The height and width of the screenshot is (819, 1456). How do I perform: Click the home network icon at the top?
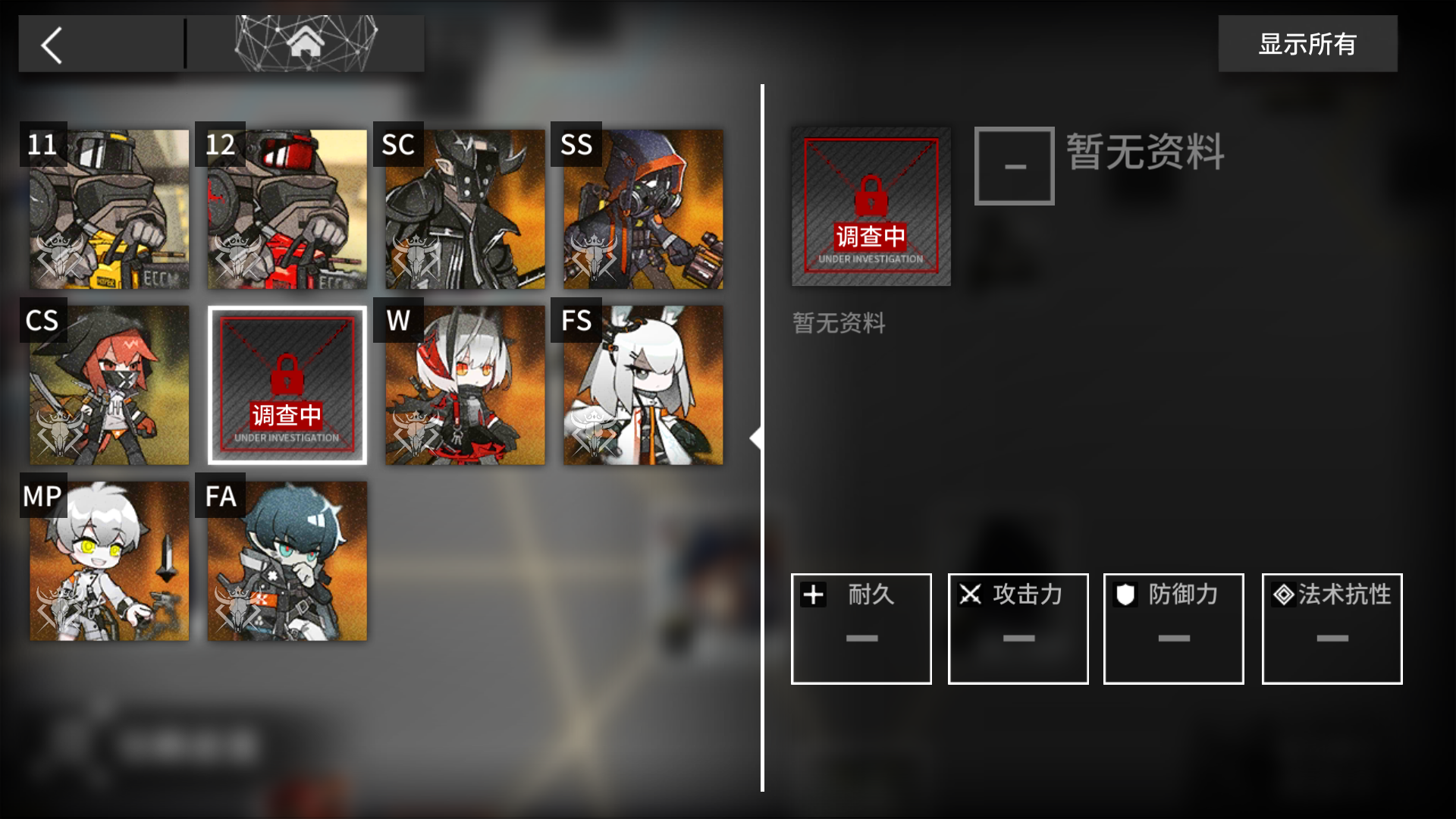(305, 43)
